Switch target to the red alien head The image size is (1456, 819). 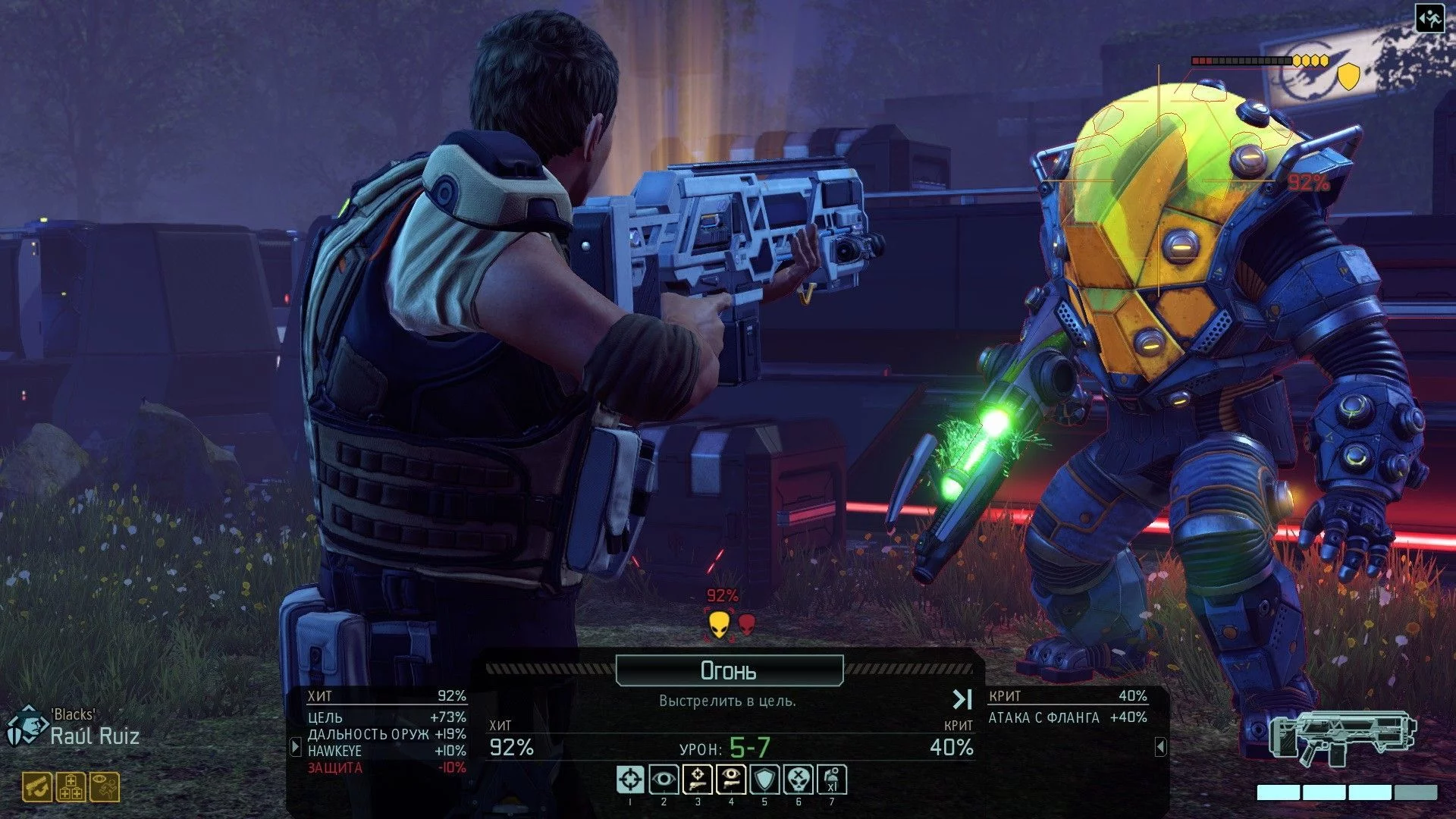[x=747, y=624]
